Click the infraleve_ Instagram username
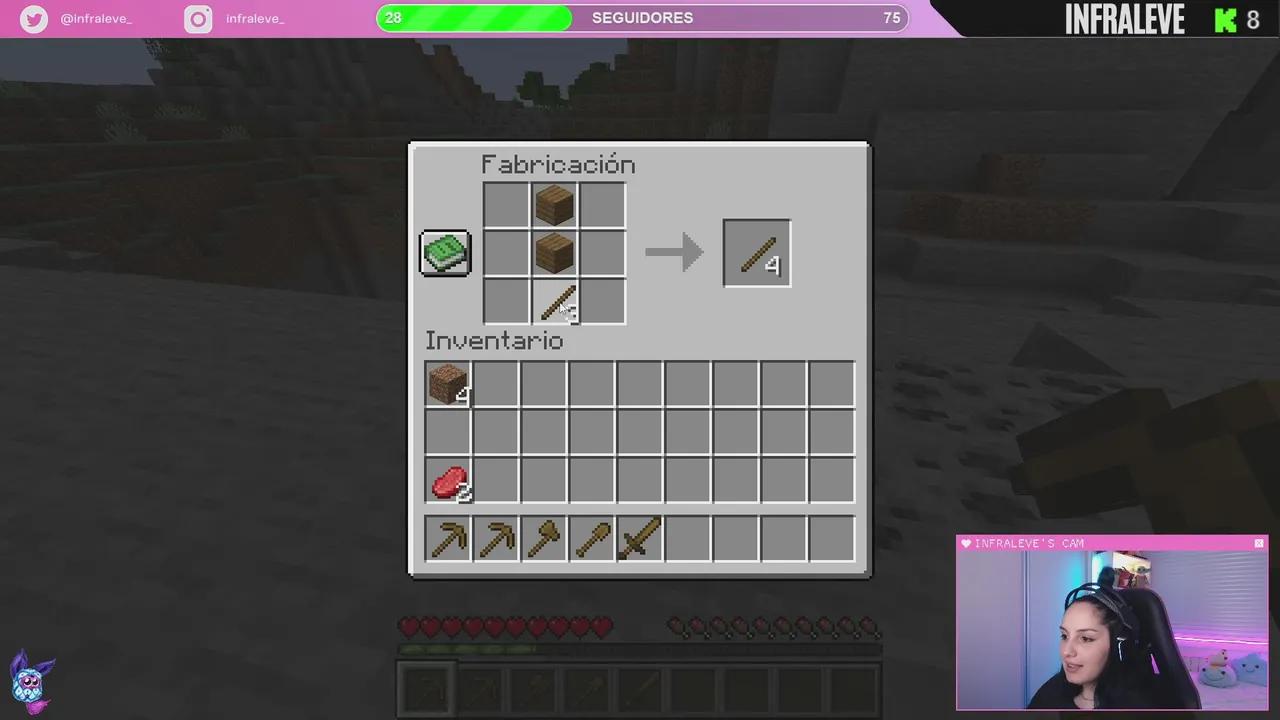Screen dimensions: 1280x720 click(255, 18)
